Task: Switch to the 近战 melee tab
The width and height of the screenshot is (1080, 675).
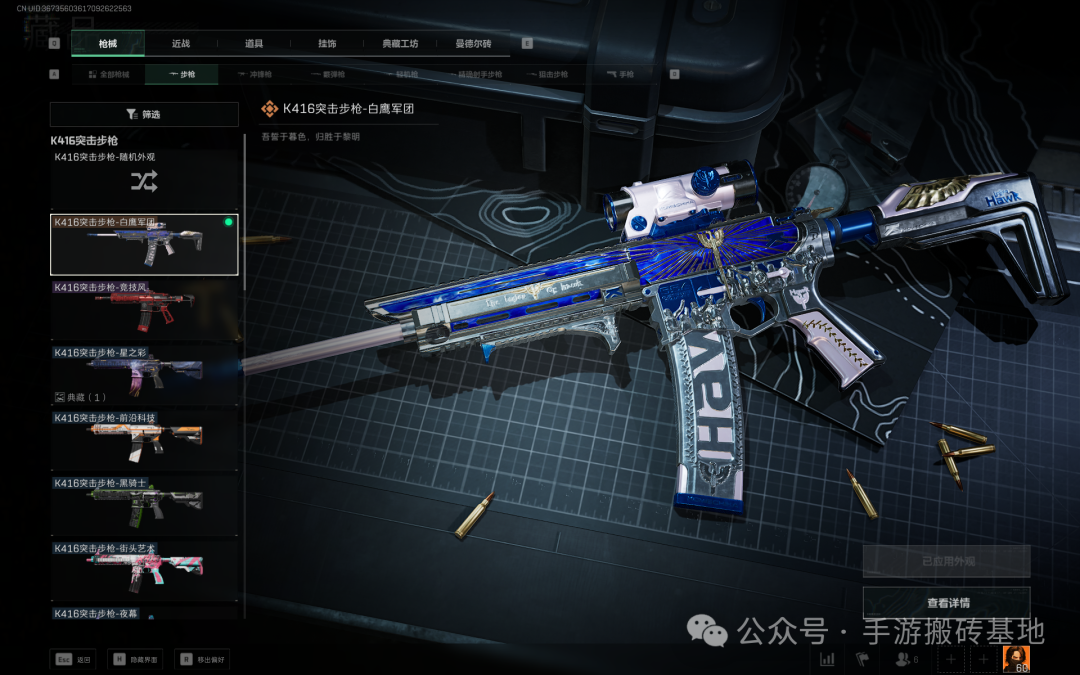Action: tap(181, 44)
